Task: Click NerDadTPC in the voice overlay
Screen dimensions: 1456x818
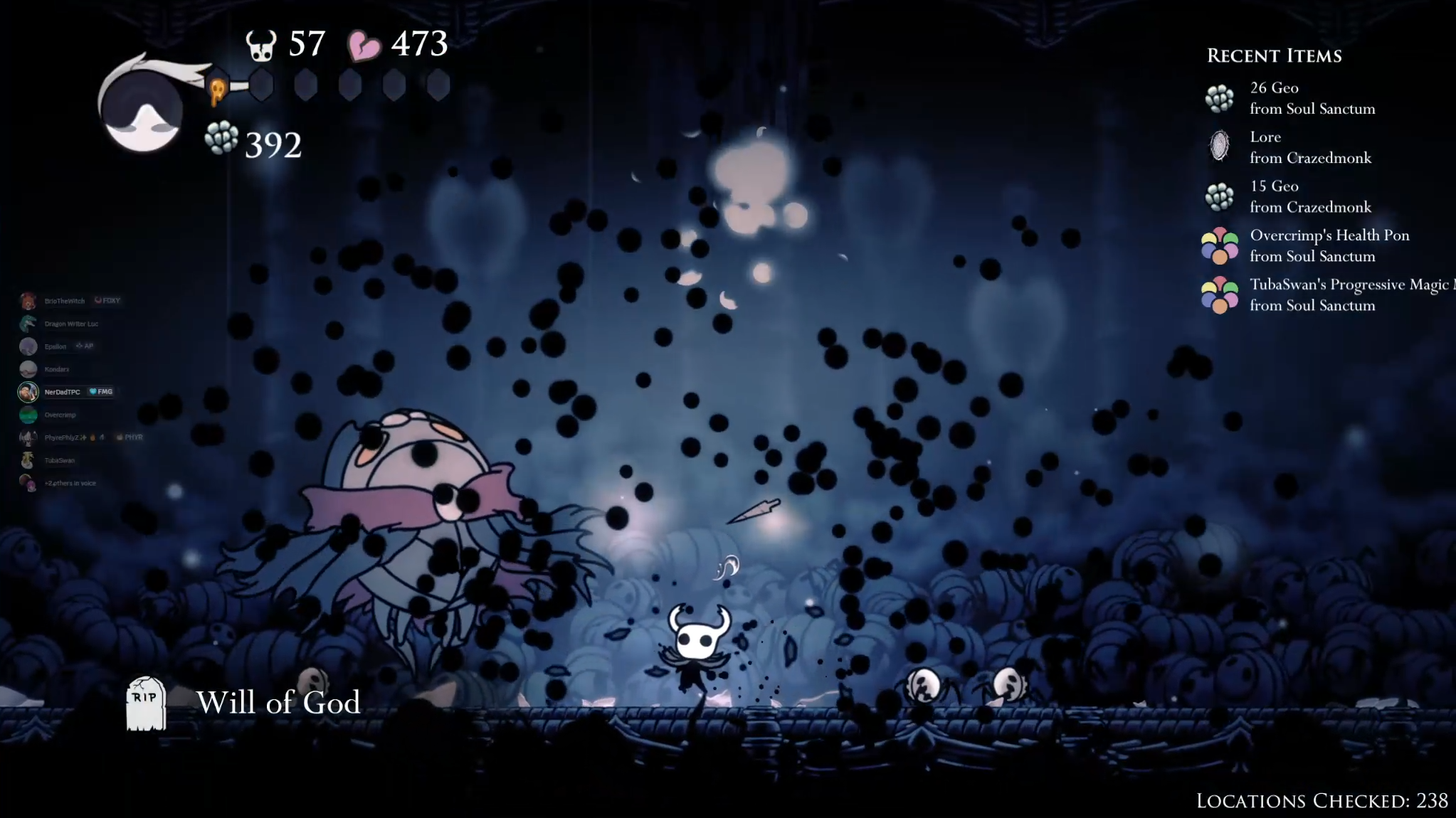Action: click(62, 392)
